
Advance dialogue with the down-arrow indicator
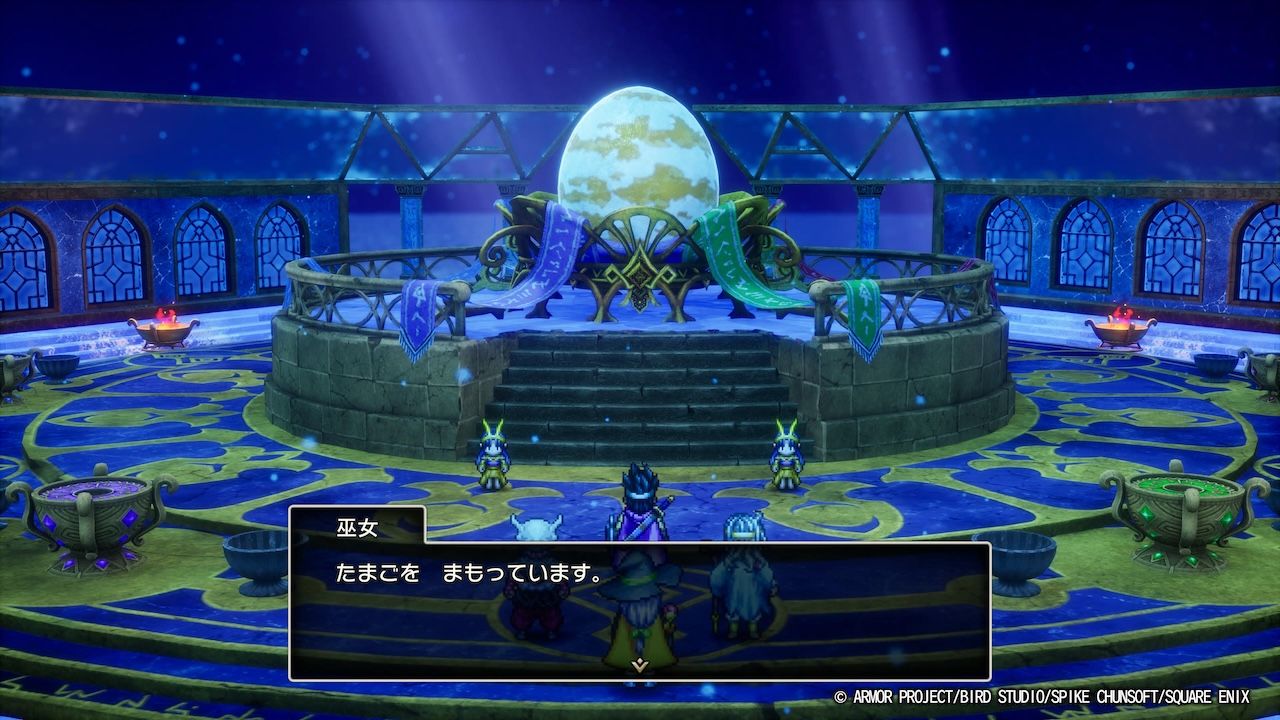point(639,663)
